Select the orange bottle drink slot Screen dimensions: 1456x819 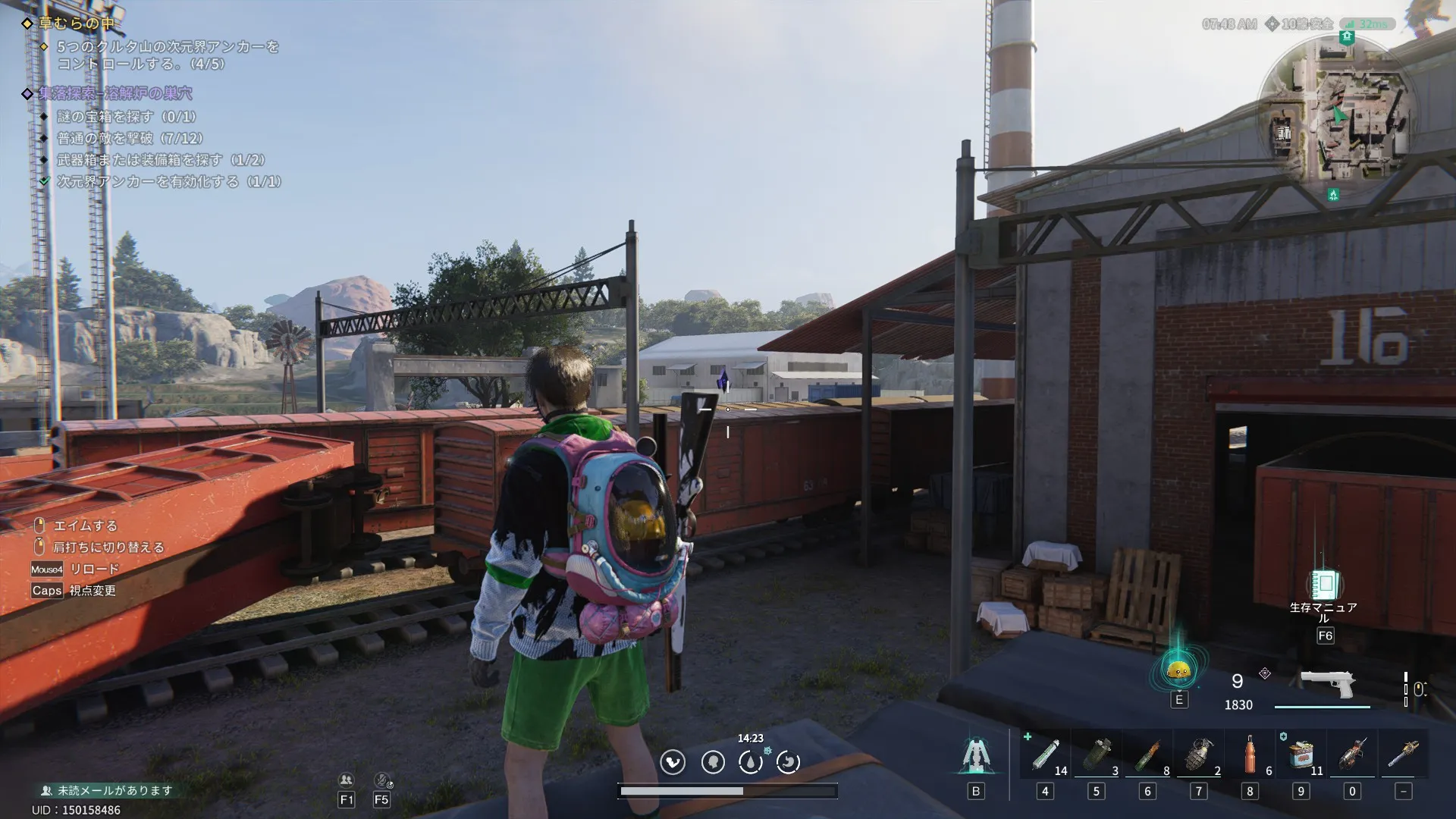coord(1250,755)
